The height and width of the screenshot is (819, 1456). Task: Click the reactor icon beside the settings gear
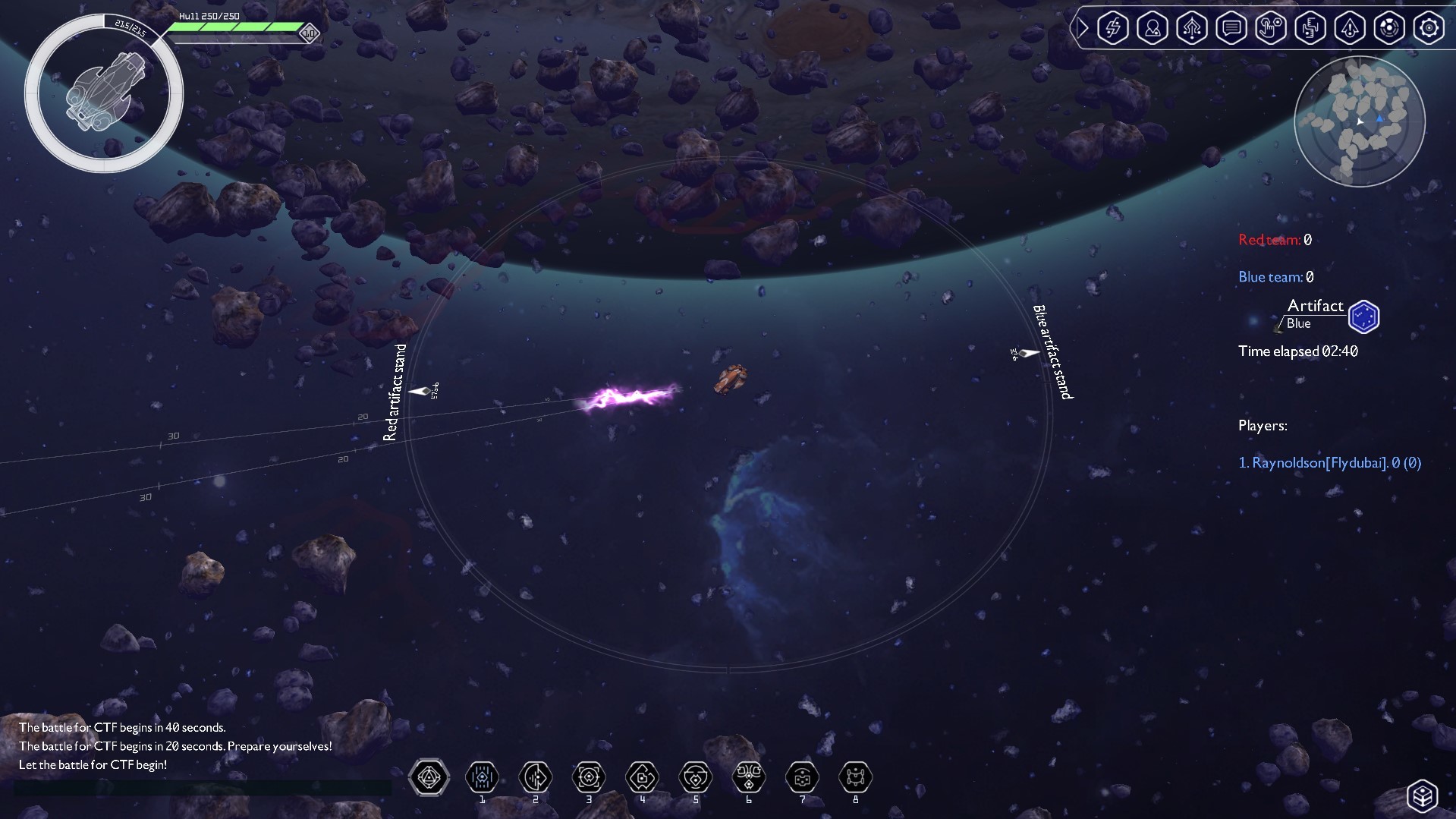tap(1389, 27)
